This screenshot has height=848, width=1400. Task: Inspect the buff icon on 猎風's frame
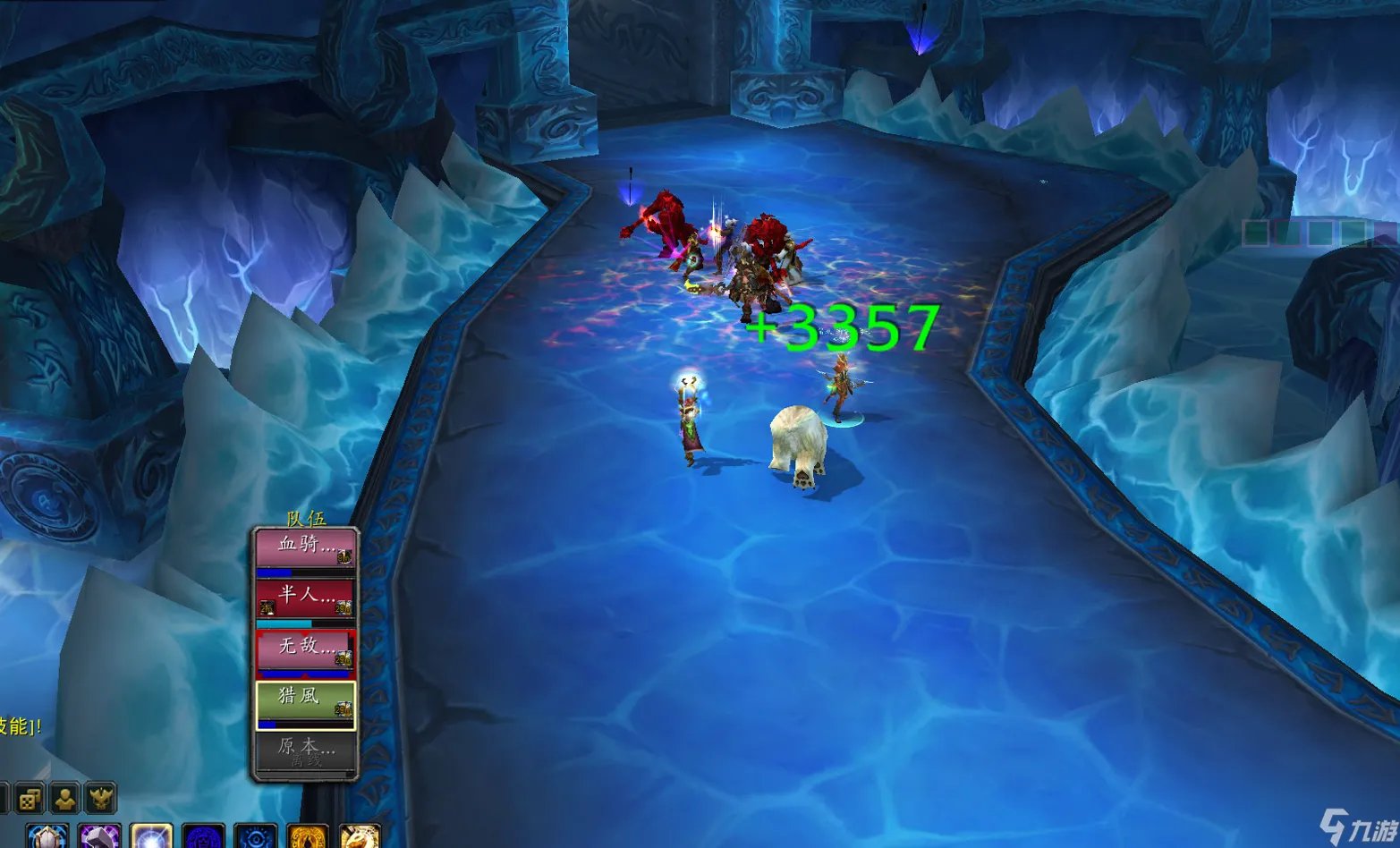[x=344, y=708]
